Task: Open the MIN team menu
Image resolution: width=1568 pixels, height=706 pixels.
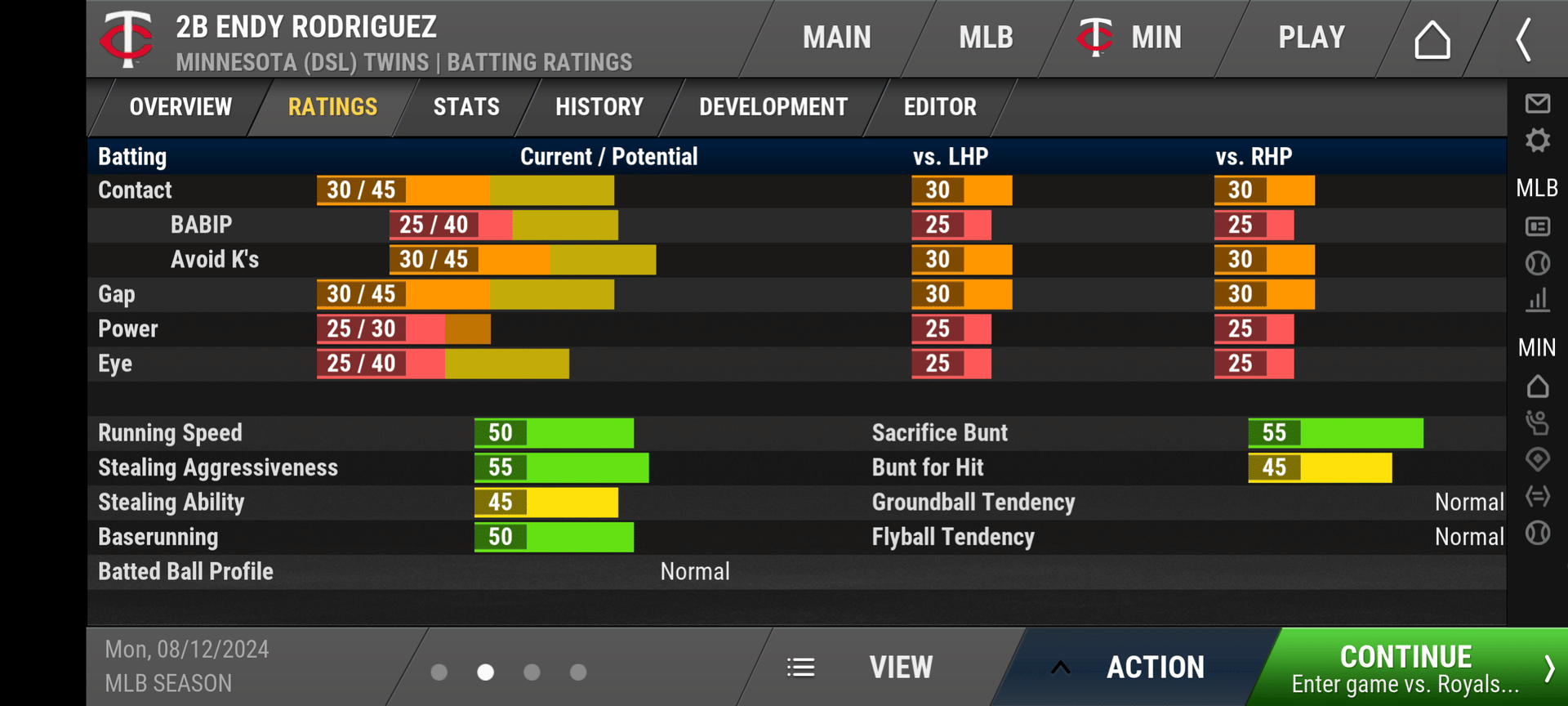Action: point(1130,38)
